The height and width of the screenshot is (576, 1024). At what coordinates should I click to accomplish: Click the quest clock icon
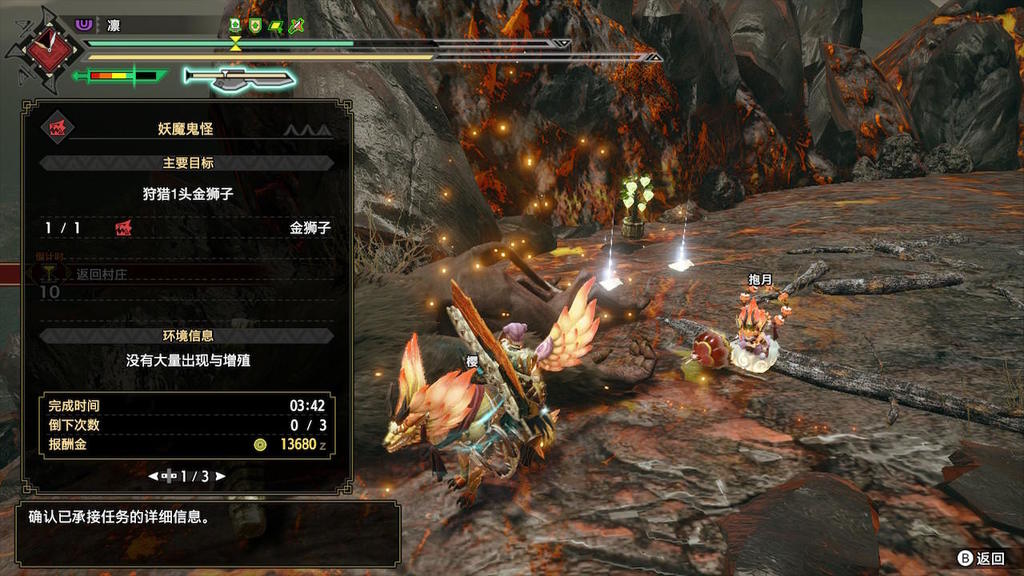42,47
